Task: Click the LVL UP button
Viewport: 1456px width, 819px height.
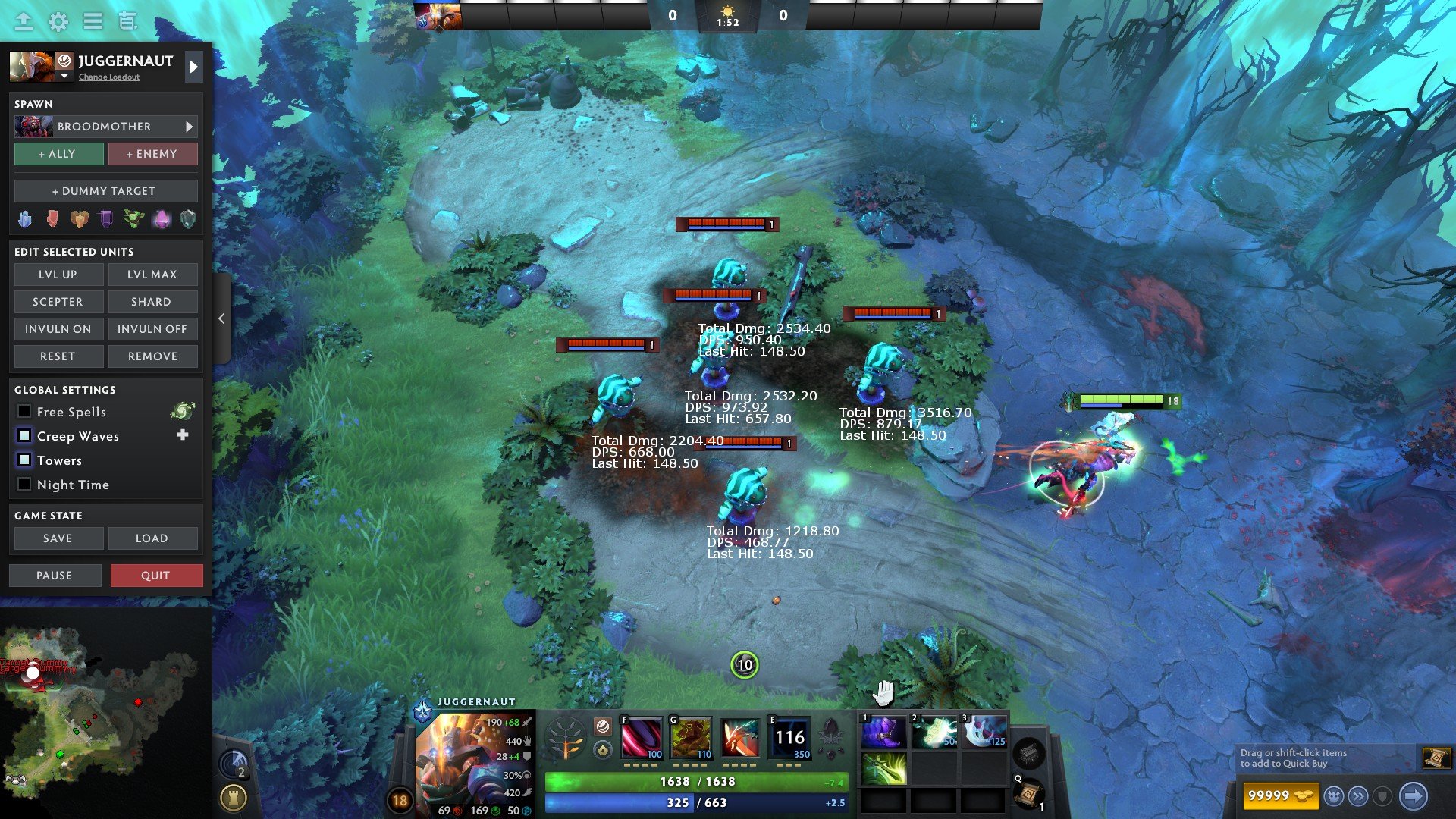Action: pos(58,275)
